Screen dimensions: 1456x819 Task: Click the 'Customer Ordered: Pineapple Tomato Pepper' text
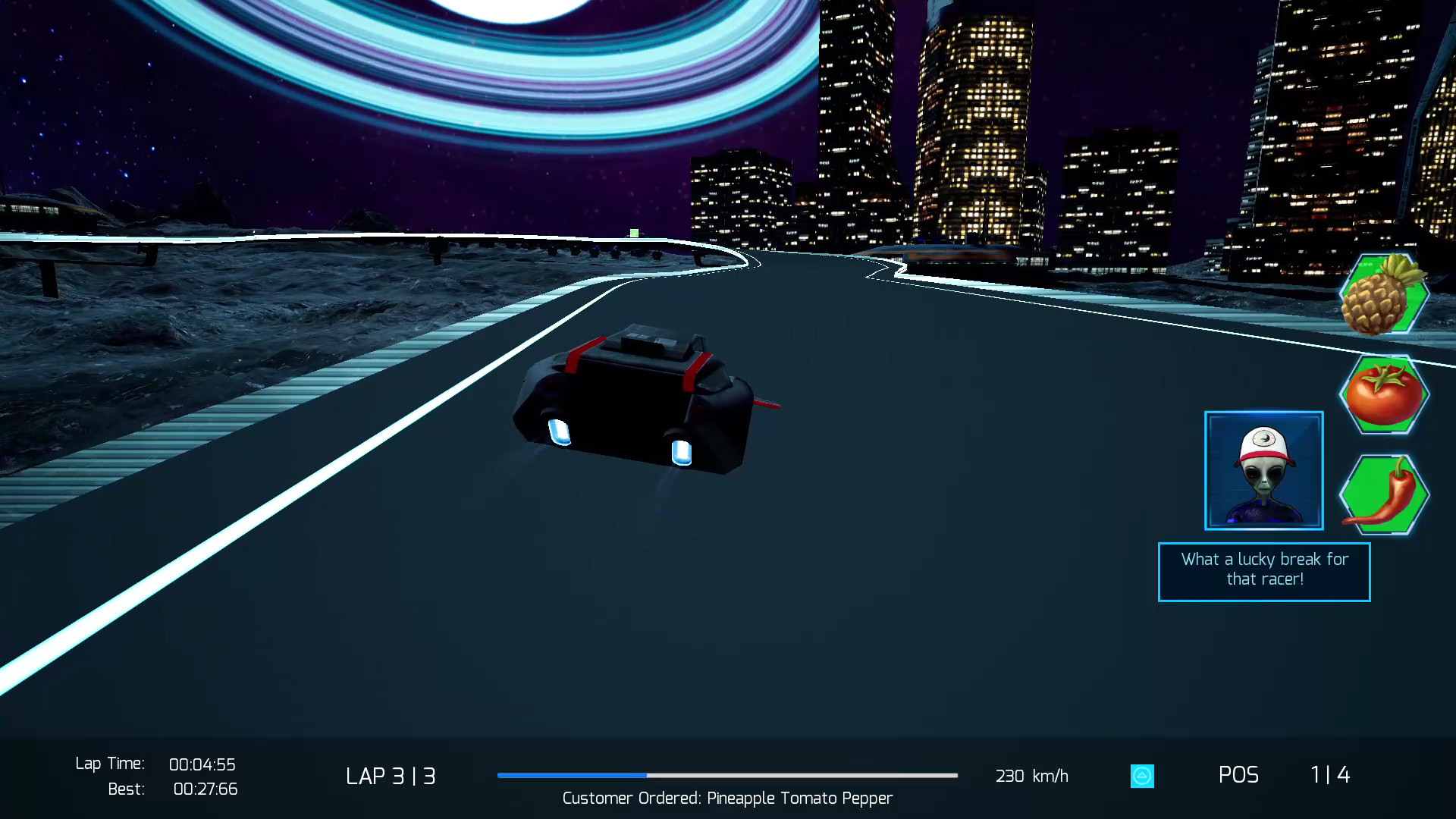(726, 799)
